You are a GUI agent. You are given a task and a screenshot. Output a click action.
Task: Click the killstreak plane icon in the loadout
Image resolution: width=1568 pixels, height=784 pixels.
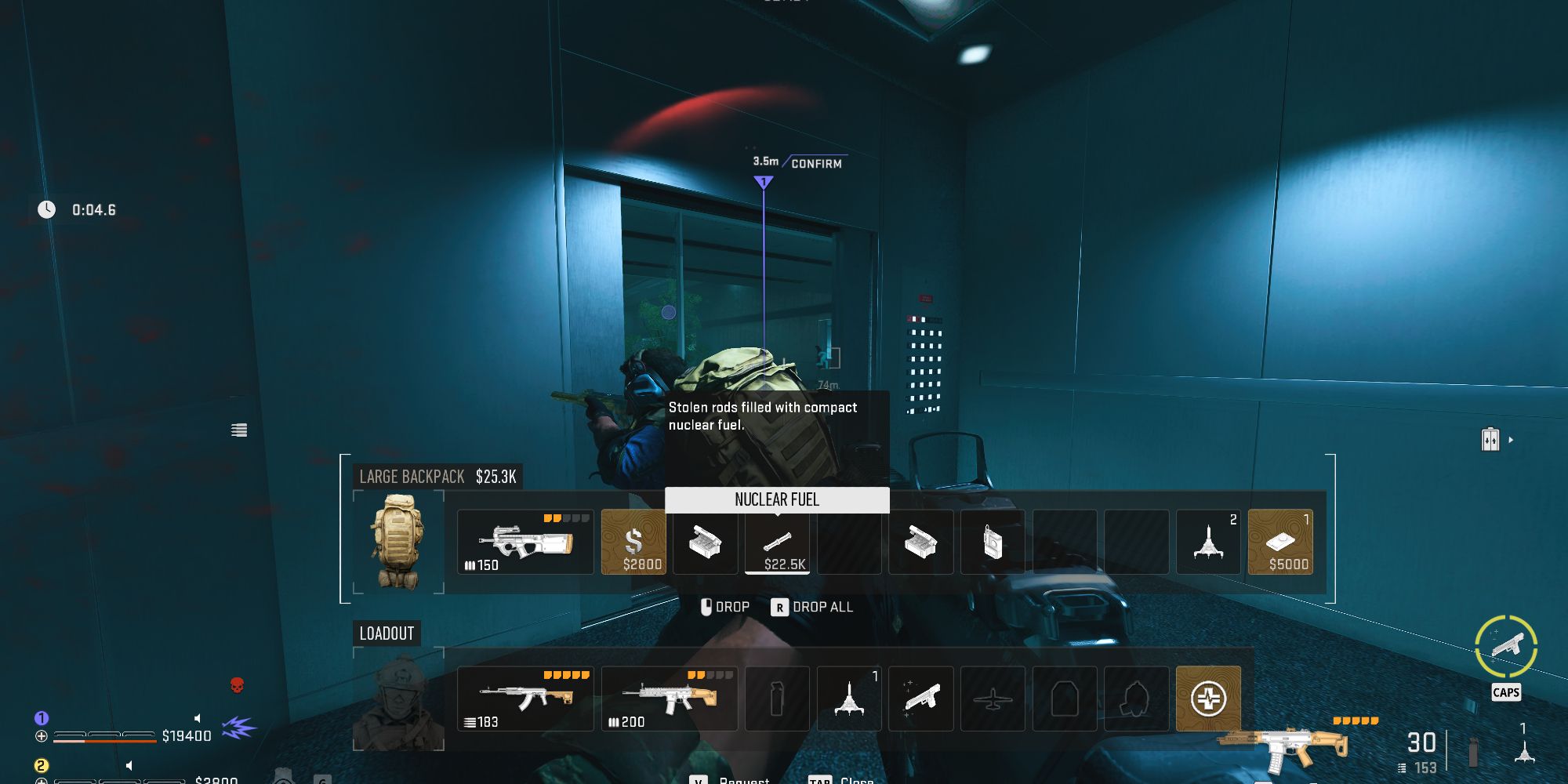(x=993, y=698)
